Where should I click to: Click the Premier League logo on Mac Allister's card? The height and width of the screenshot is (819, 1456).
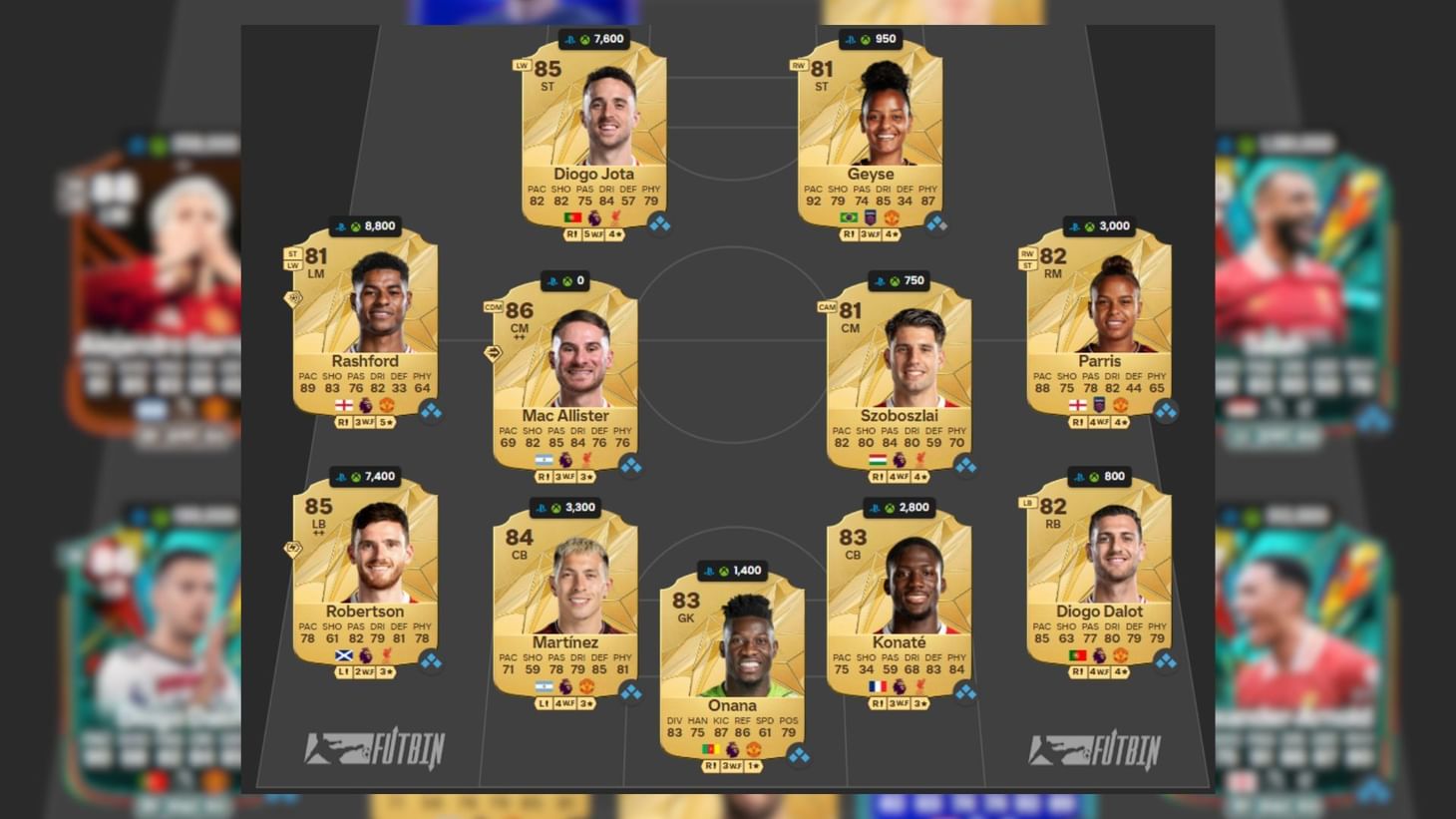pos(565,459)
